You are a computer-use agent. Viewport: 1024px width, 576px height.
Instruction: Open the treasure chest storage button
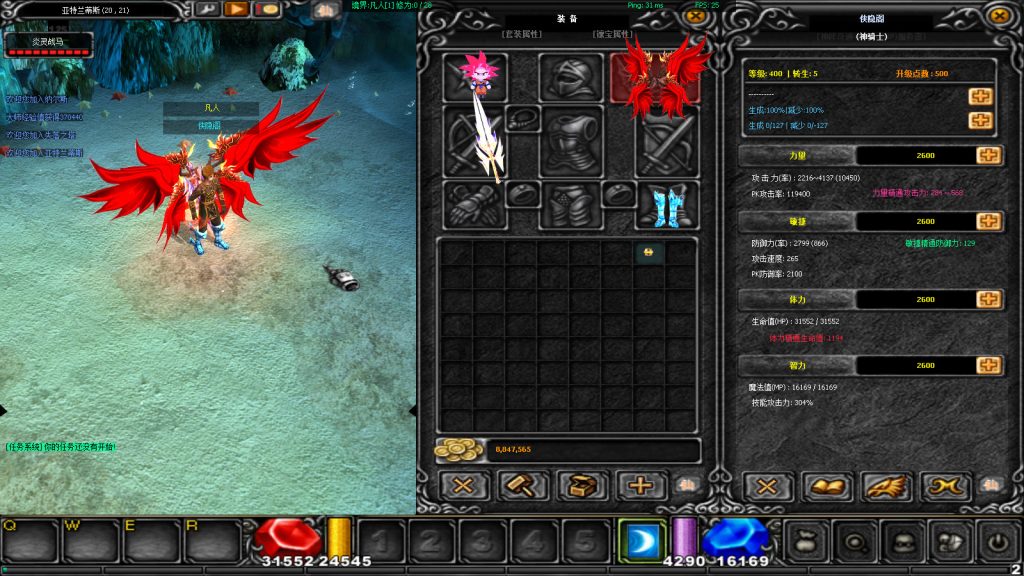[582, 486]
